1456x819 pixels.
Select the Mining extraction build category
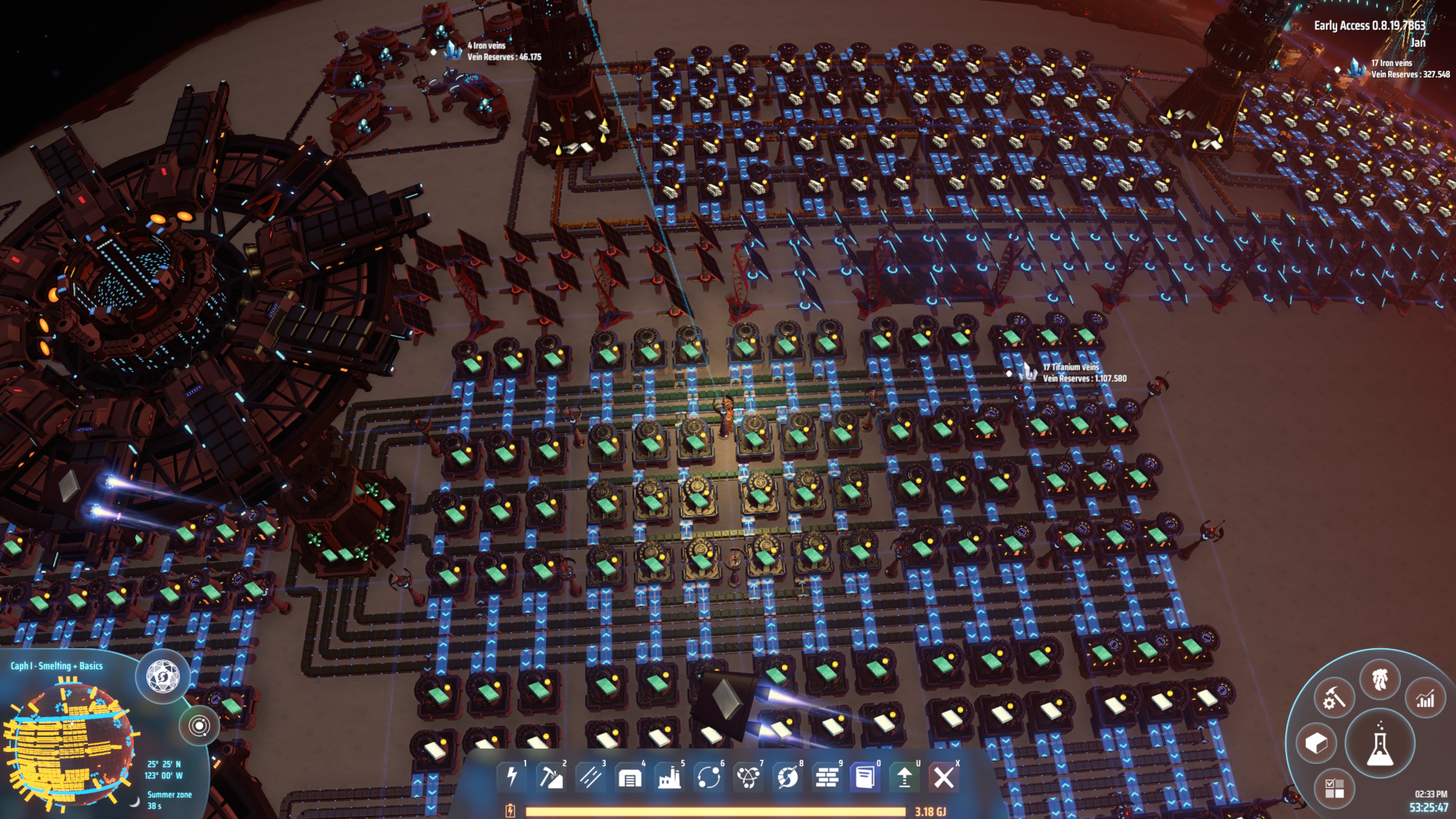click(x=552, y=778)
